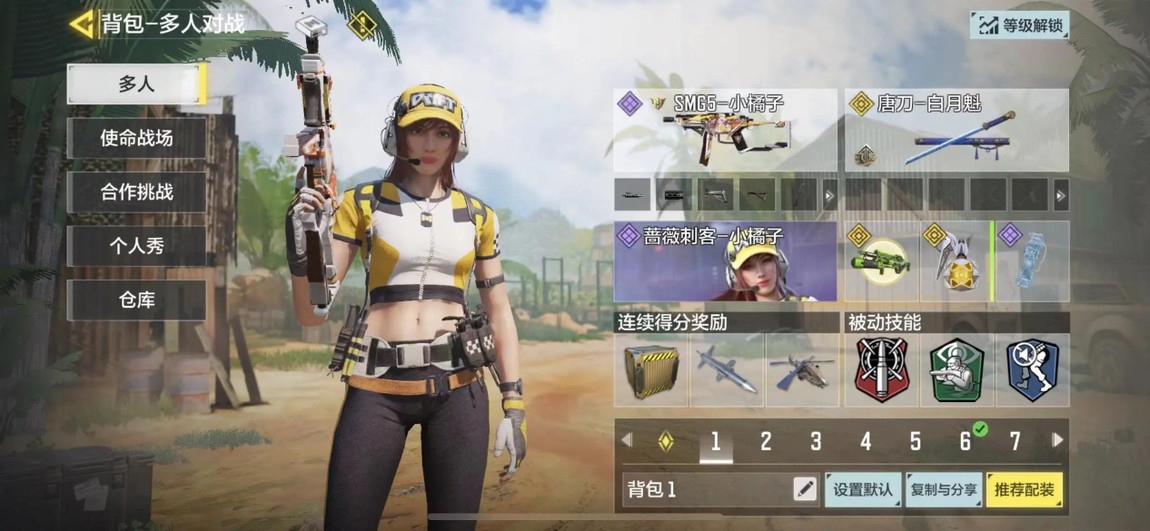This screenshot has width=1150, height=531.
Task: Choose the supply crate scorestreak slot
Action: point(651,370)
